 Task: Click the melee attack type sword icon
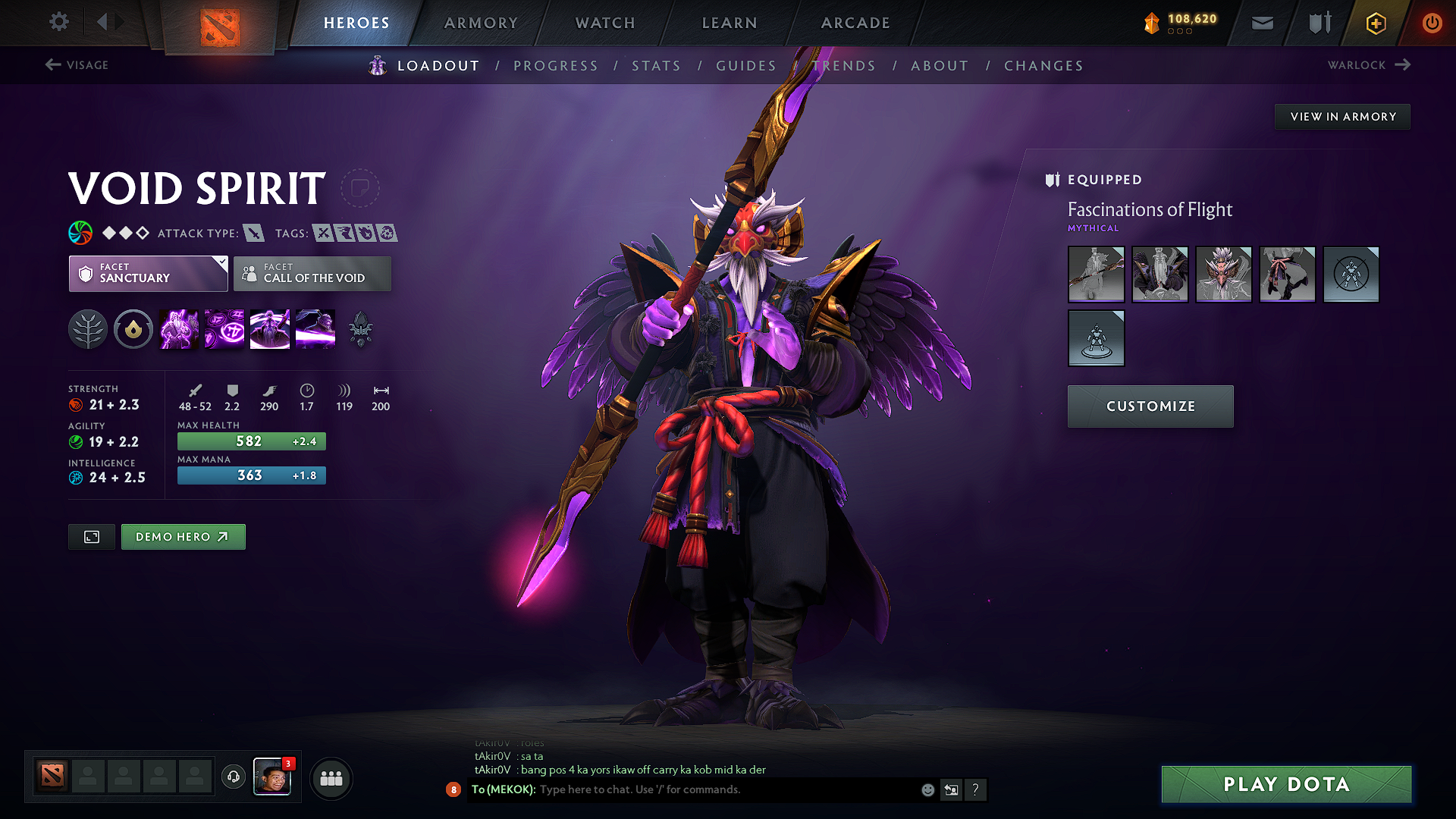tap(255, 233)
